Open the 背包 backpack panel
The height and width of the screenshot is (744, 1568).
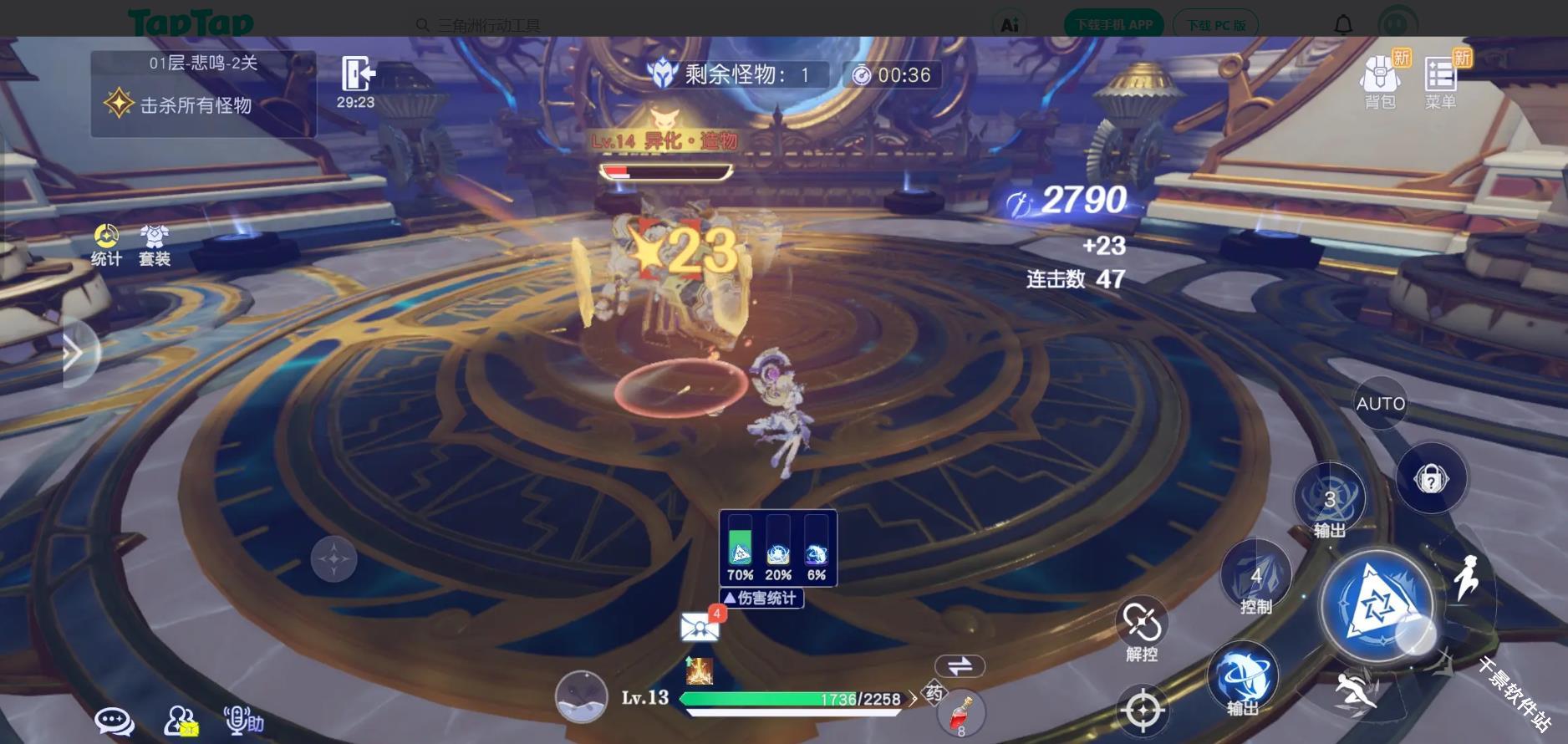1379,77
